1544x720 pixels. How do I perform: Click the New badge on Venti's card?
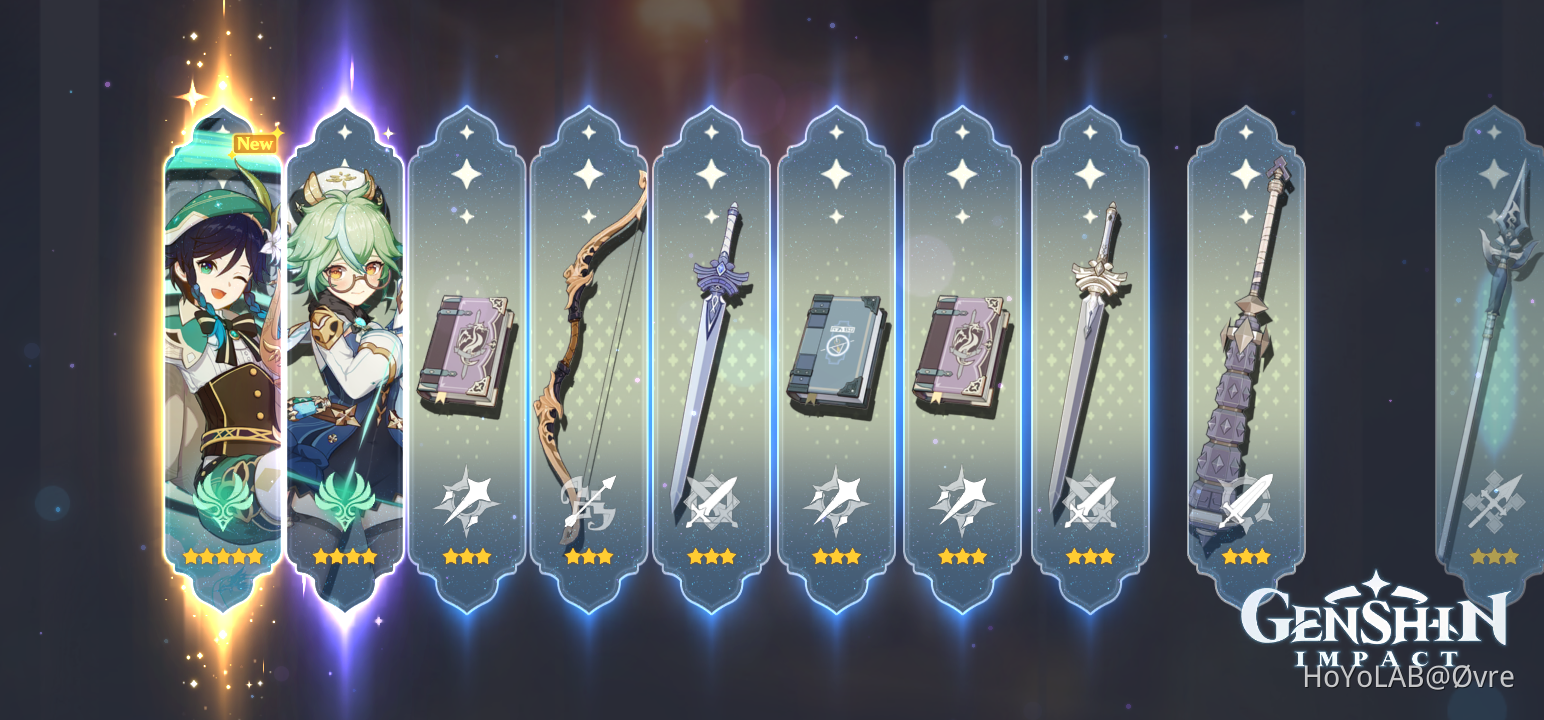click(x=257, y=144)
